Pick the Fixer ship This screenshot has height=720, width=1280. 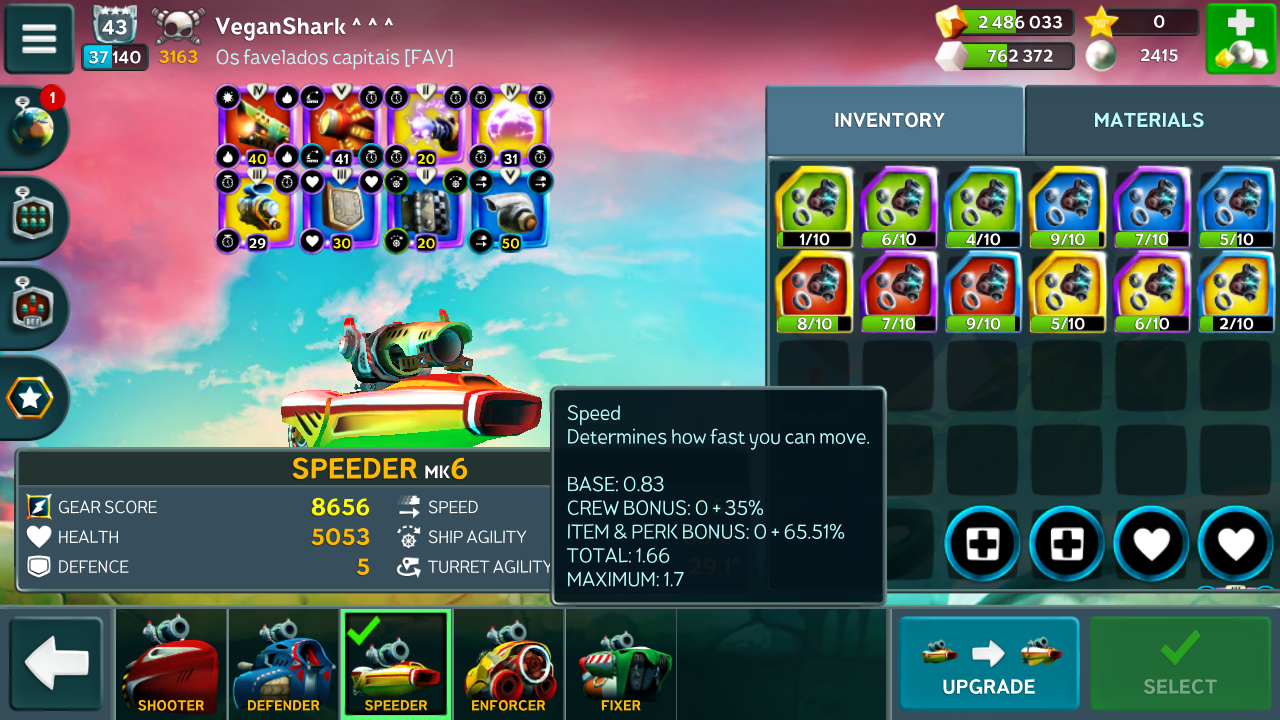pyautogui.click(x=621, y=665)
